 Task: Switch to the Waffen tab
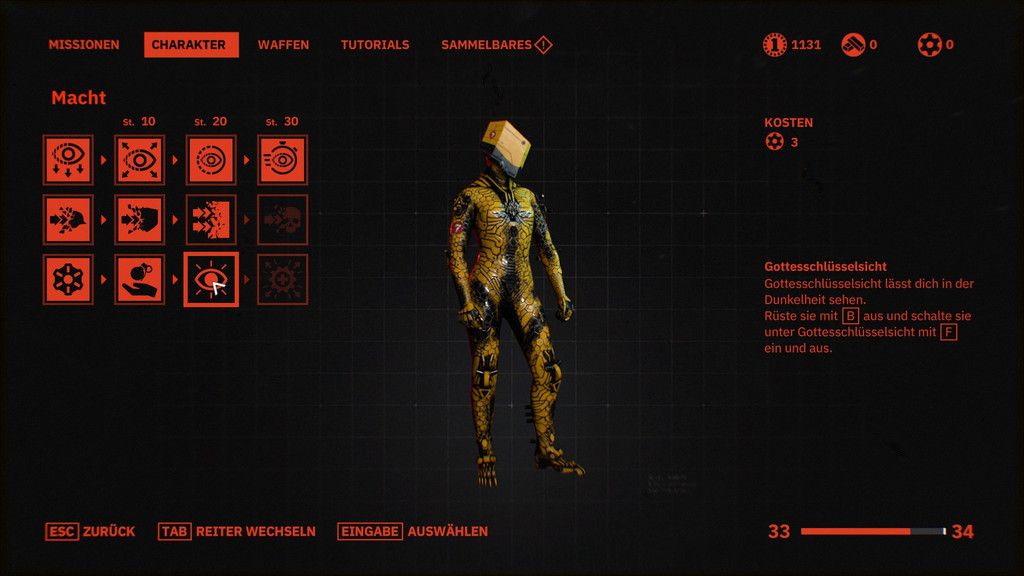click(x=283, y=45)
